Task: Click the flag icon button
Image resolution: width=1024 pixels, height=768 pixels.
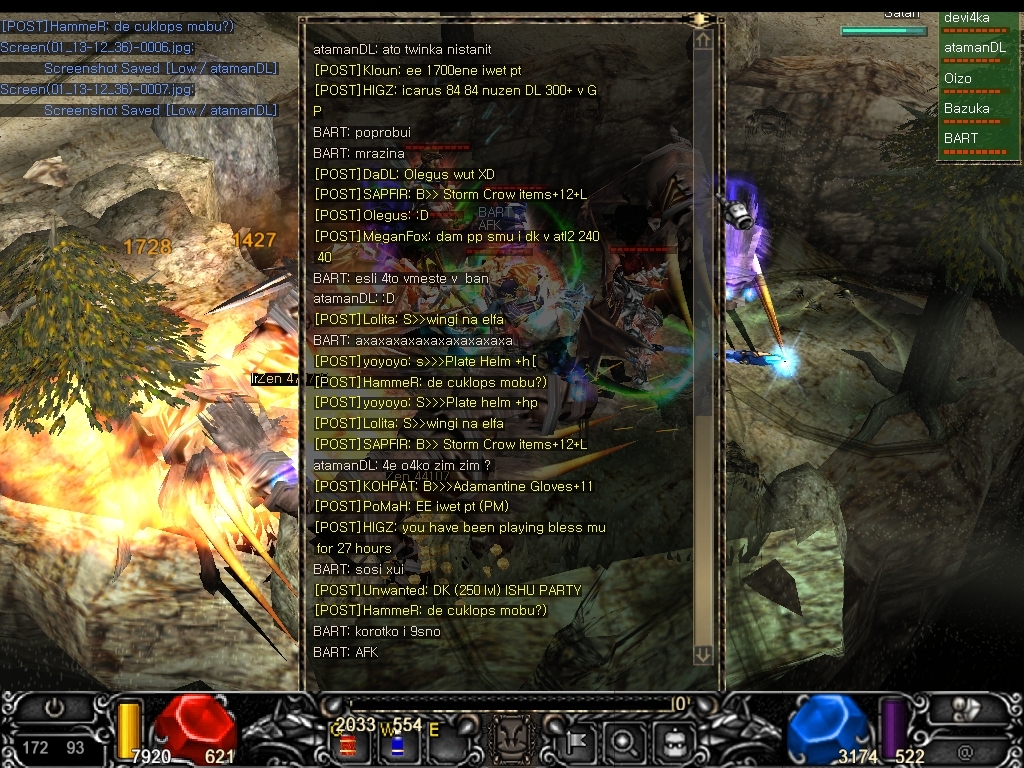Action: click(578, 742)
